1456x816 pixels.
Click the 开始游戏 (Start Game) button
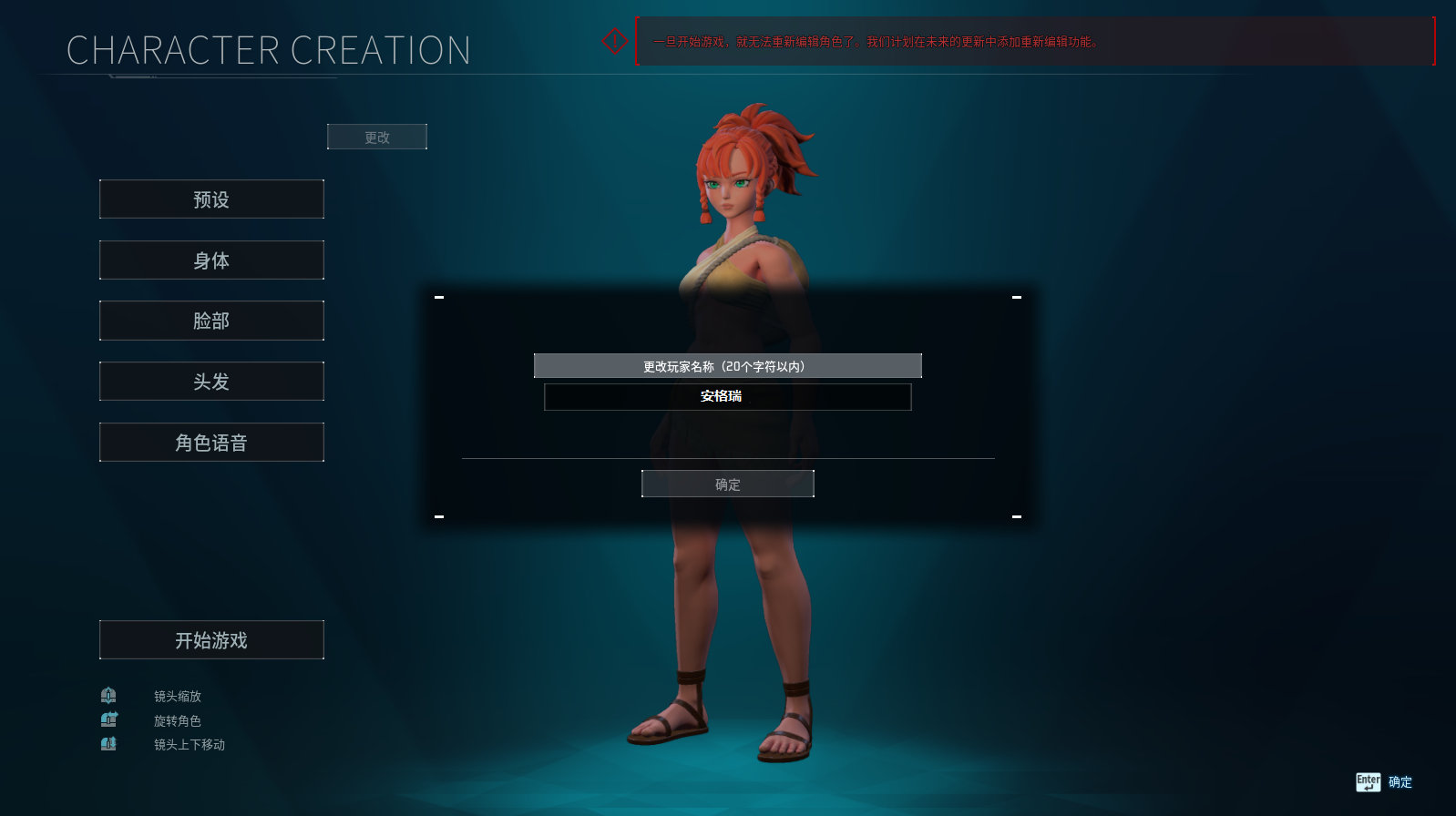tap(211, 639)
